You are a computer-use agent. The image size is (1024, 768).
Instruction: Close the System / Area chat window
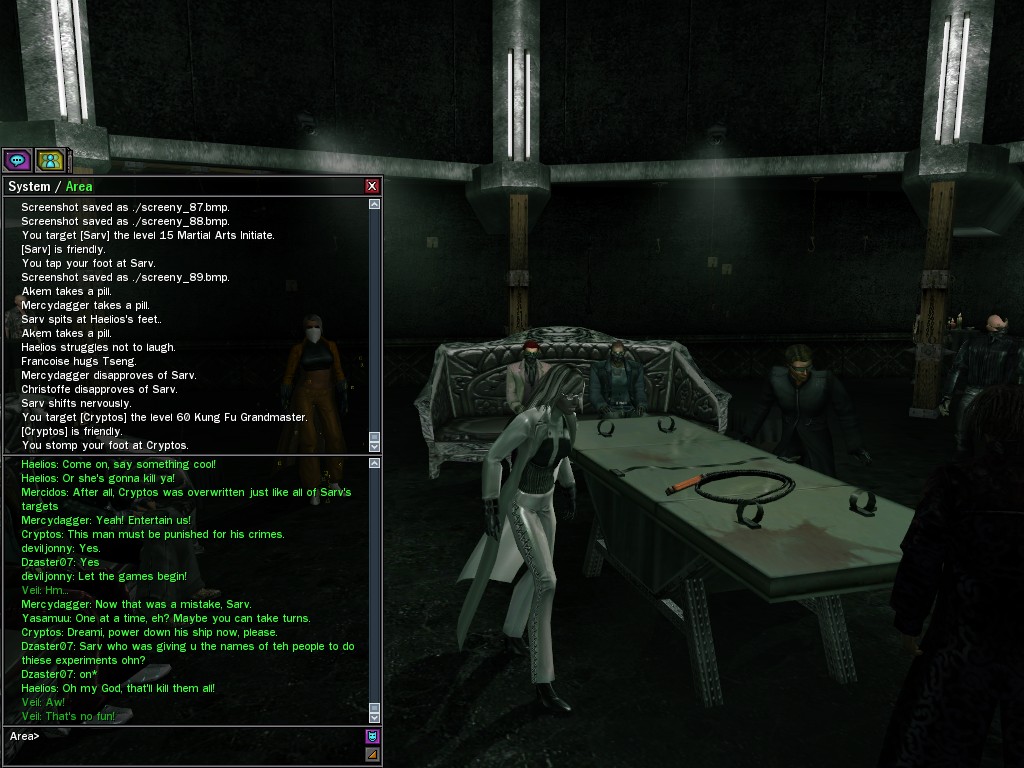tap(372, 186)
